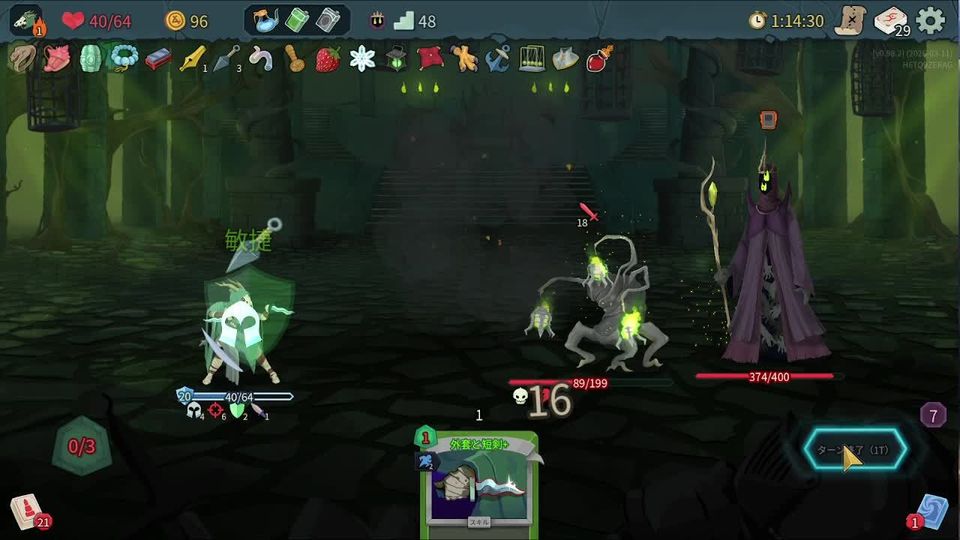Click the End Turn button

(855, 451)
